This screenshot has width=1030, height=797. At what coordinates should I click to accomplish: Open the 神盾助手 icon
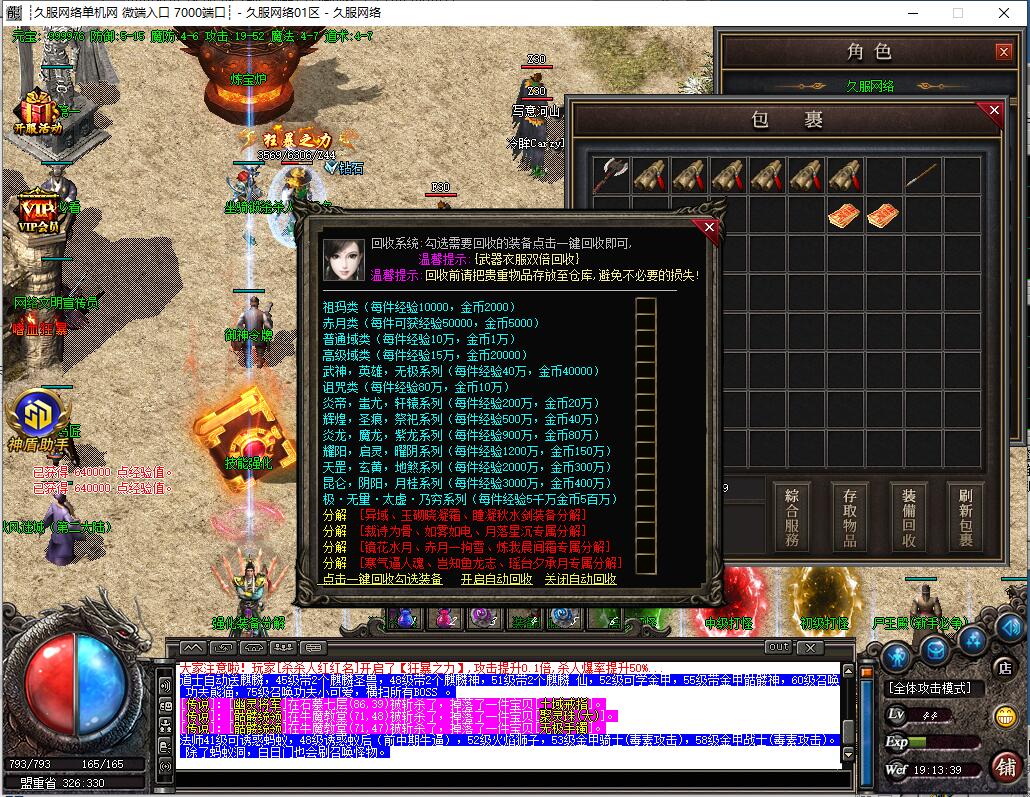pyautogui.click(x=37, y=420)
